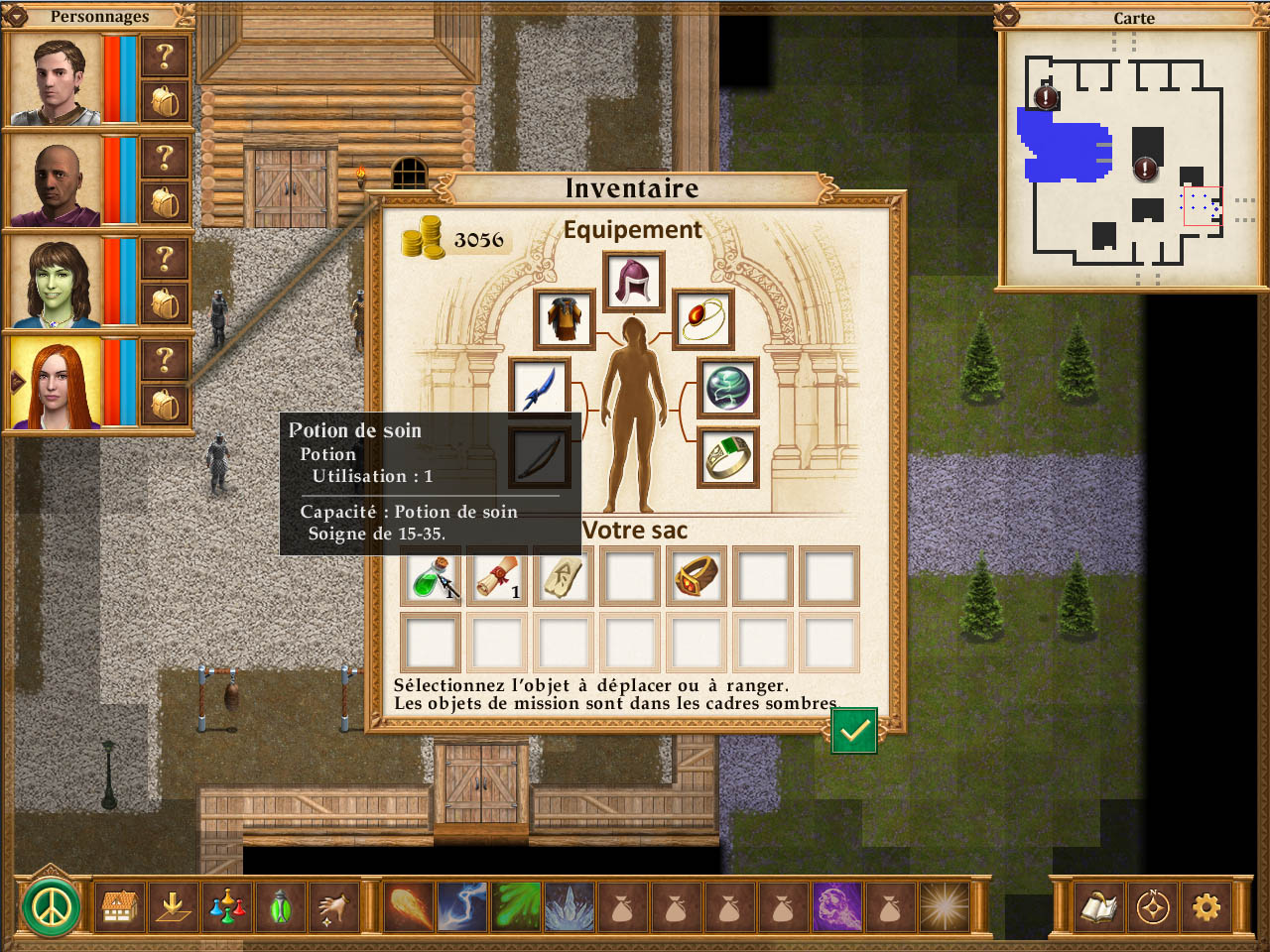Pick the rune stone tablet in the bag
Screen dimensions: 1270x952
tap(564, 576)
